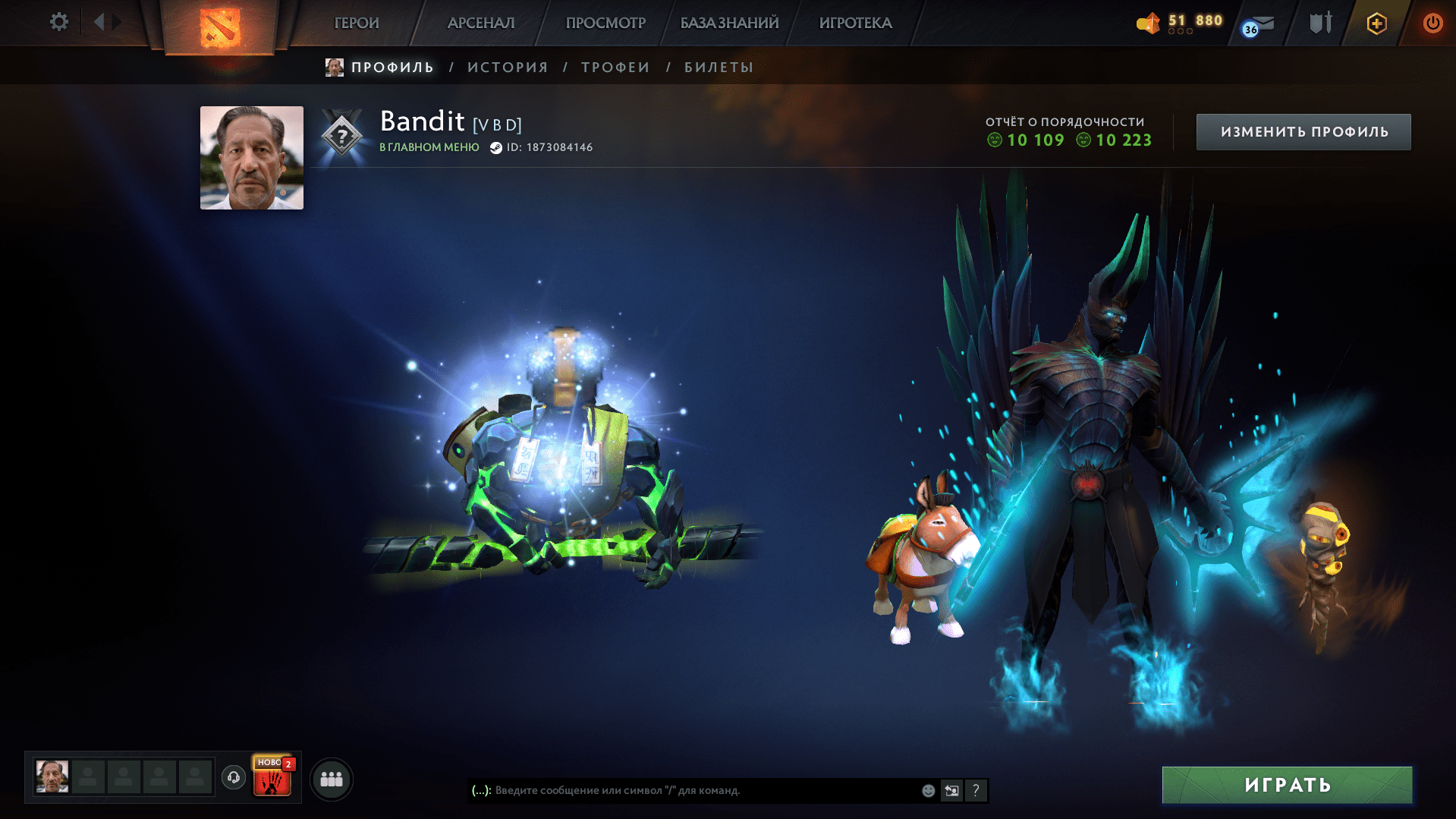
Task: Open notifications via the envelope icon
Action: (1256, 23)
